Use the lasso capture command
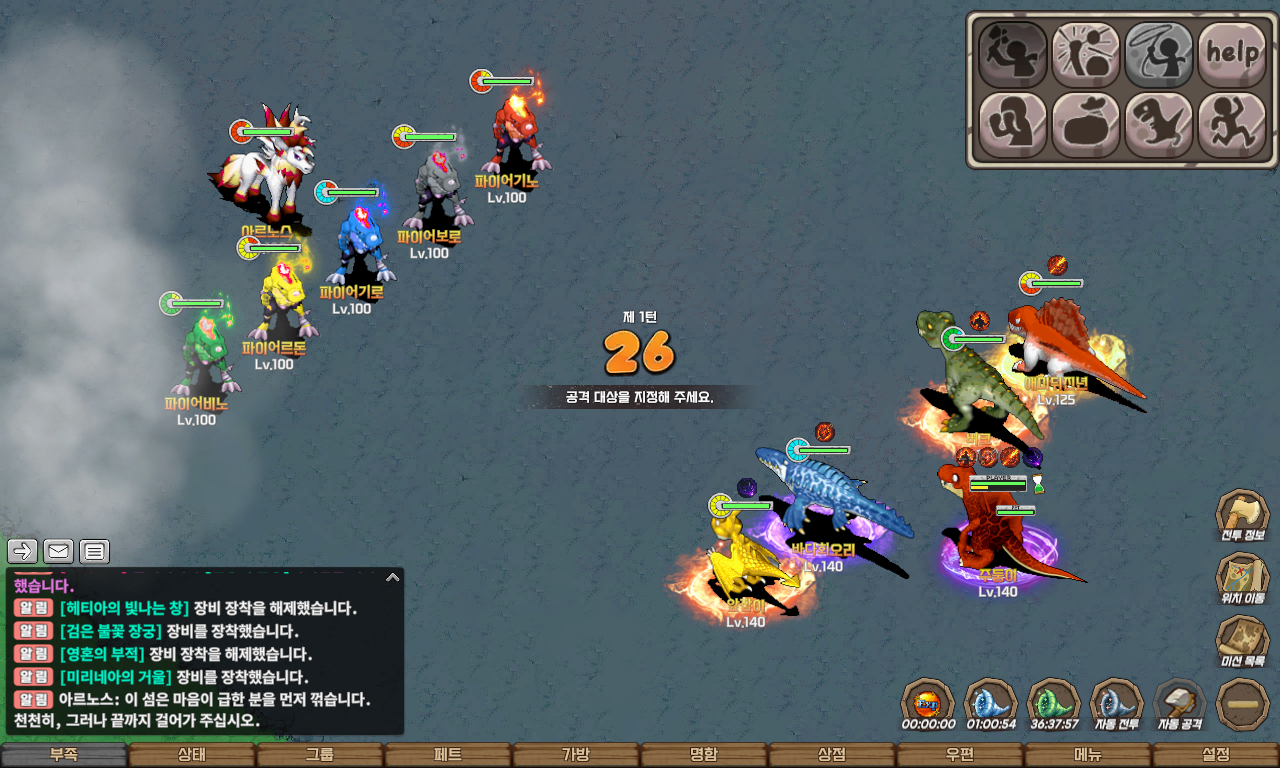 (x=1158, y=54)
